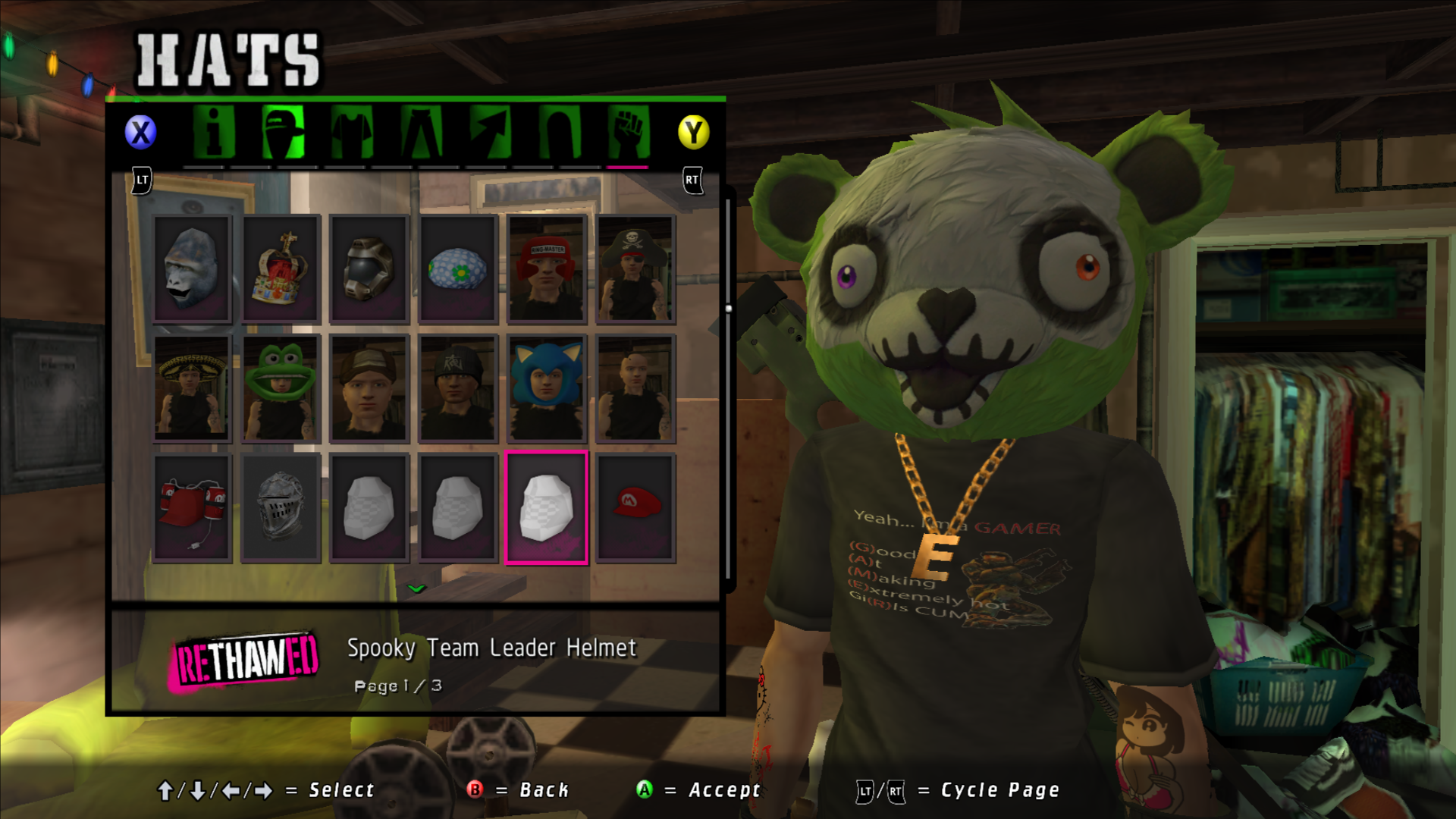Select the gorilla mask hat
This screenshot has height=819, width=1456.
point(192,268)
